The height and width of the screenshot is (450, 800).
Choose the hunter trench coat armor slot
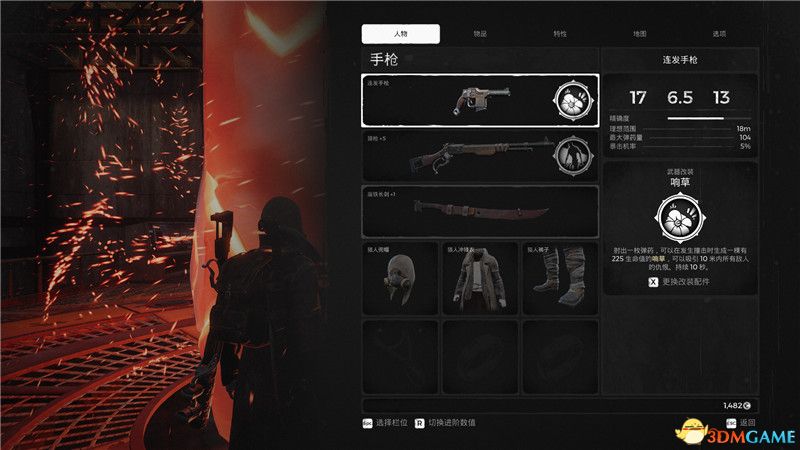[x=480, y=279]
